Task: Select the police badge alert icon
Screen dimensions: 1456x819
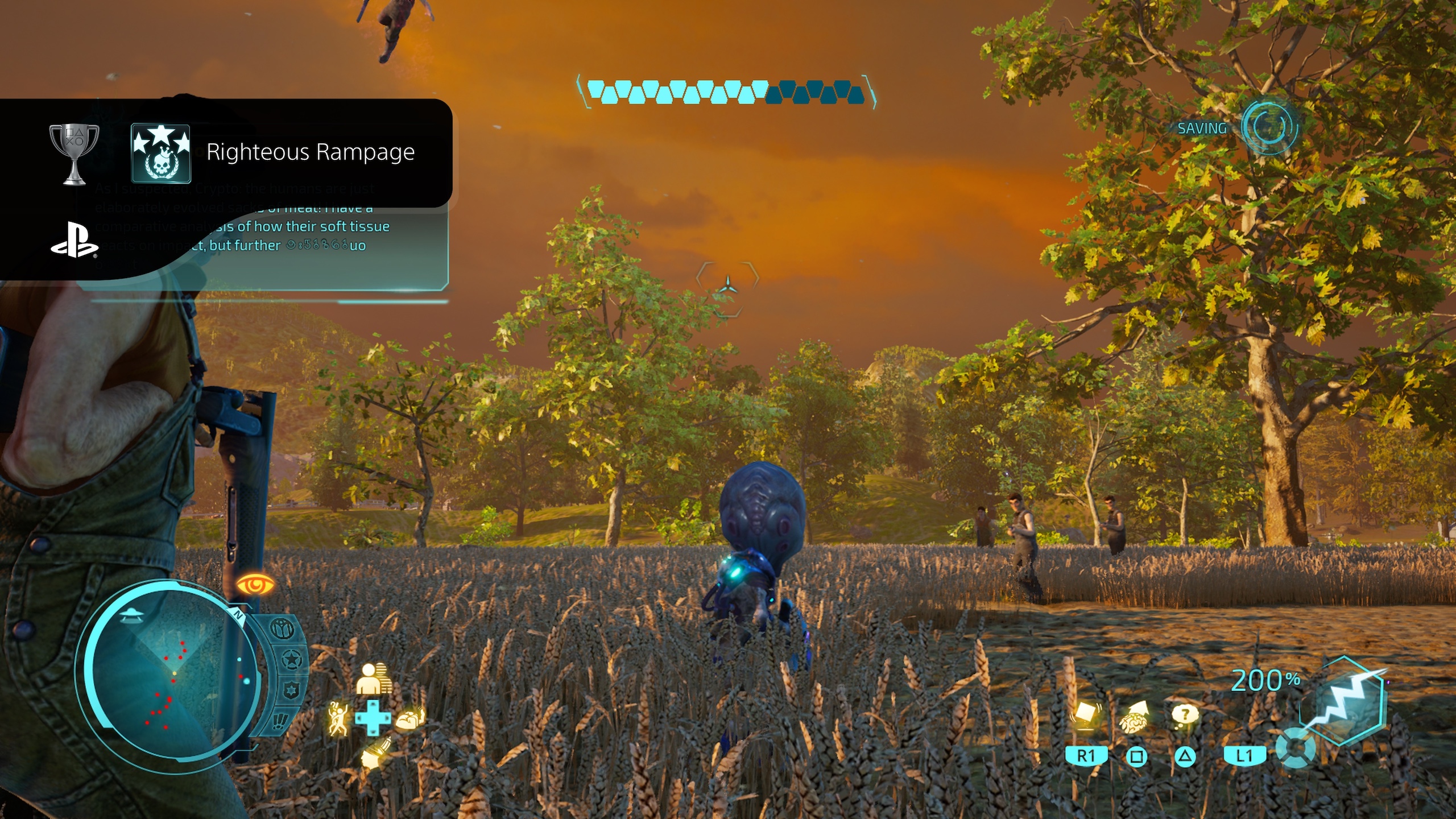Action: point(292,691)
